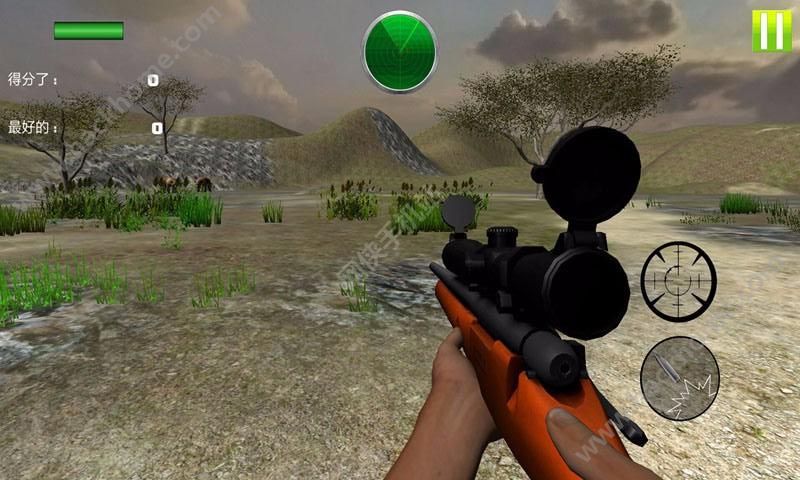Activate the crosshair scope aim button
This screenshot has width=800, height=480.
[x=679, y=279]
